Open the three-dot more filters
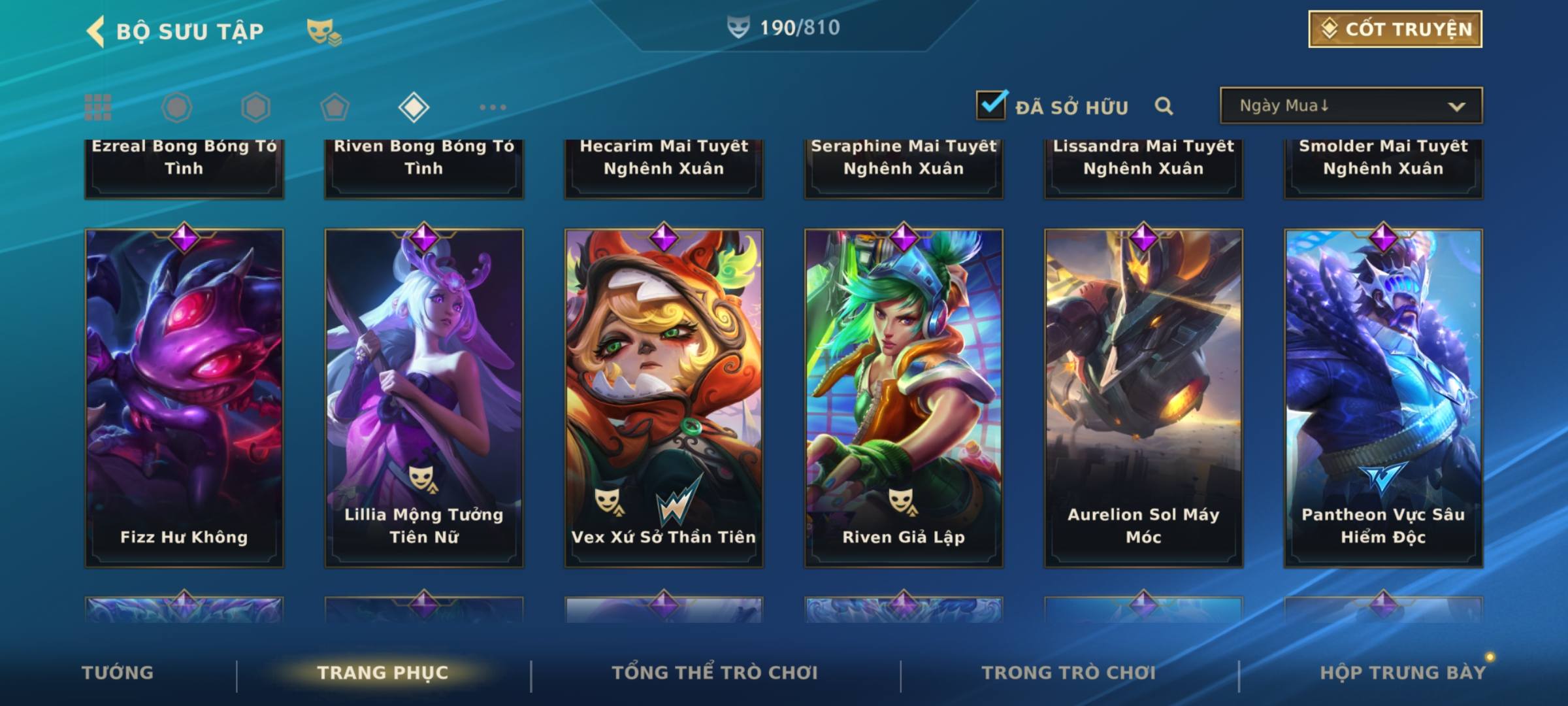The width and height of the screenshot is (1568, 706). point(493,107)
